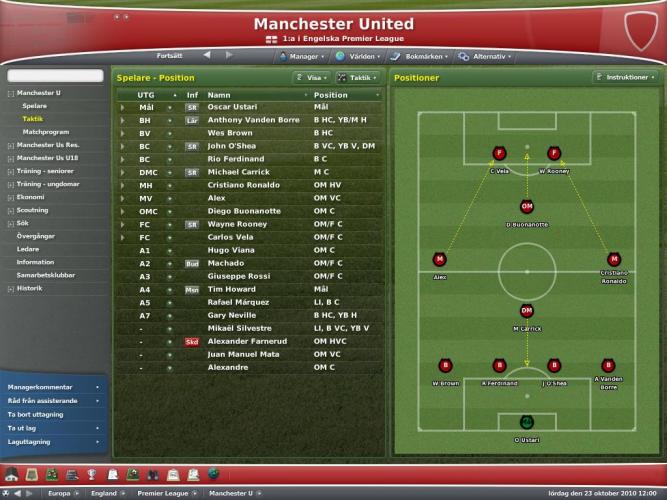Click the sidebar search field
Screen dimensions: 667x500
55,76
